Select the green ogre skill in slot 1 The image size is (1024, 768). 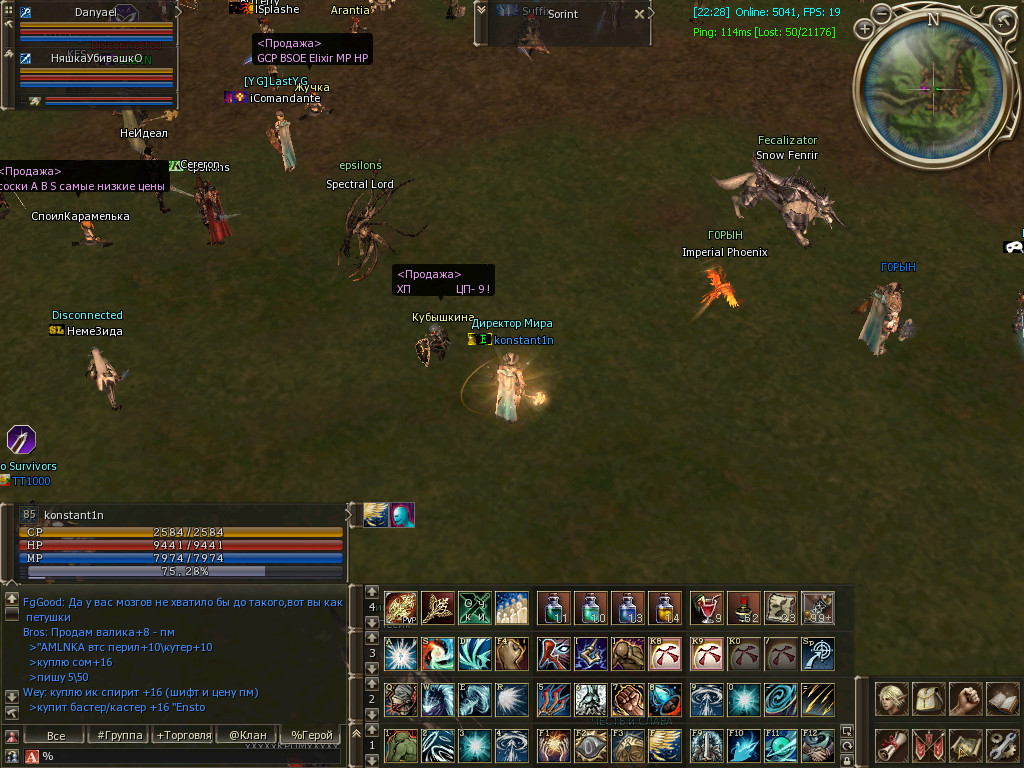click(401, 746)
